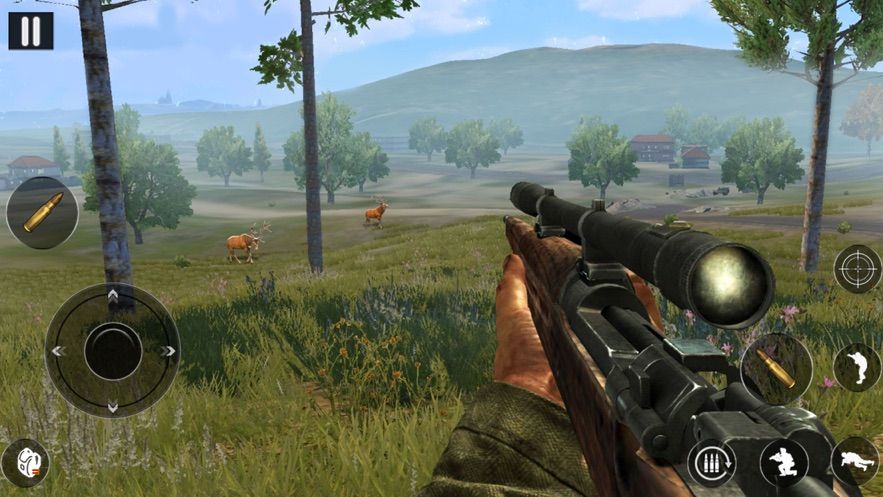
Task: Switch to crouch stance
Action: (x=783, y=462)
